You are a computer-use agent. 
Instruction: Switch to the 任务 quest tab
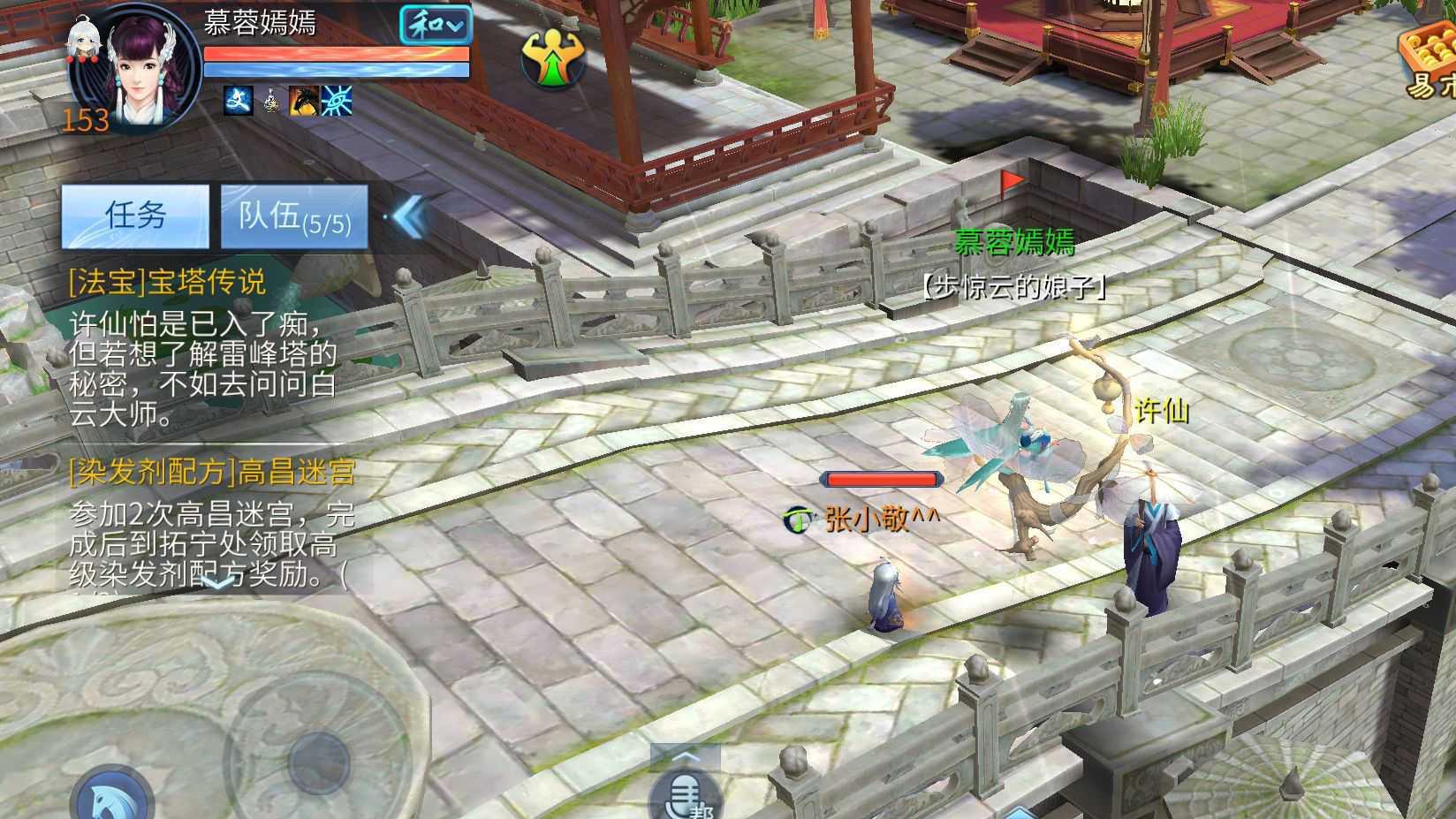[x=135, y=216]
